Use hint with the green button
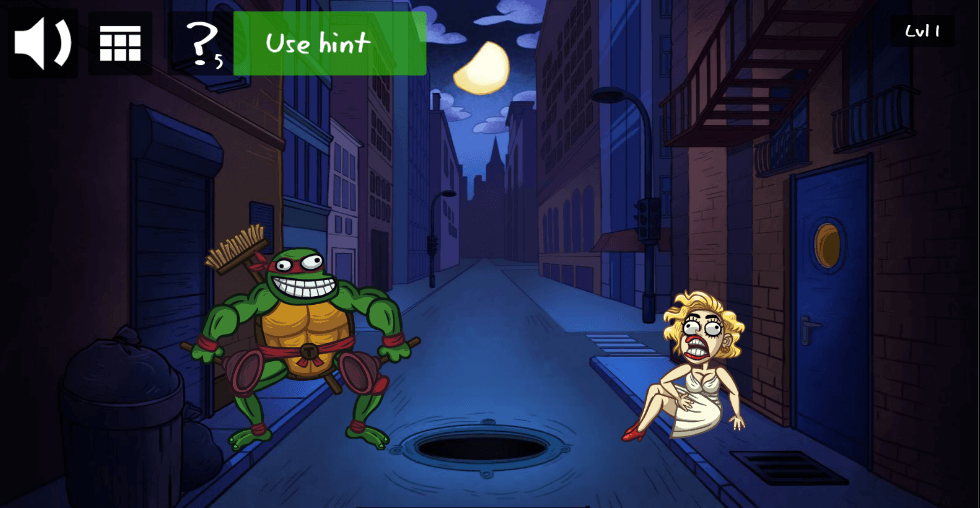The height and width of the screenshot is (508, 980). (x=329, y=43)
